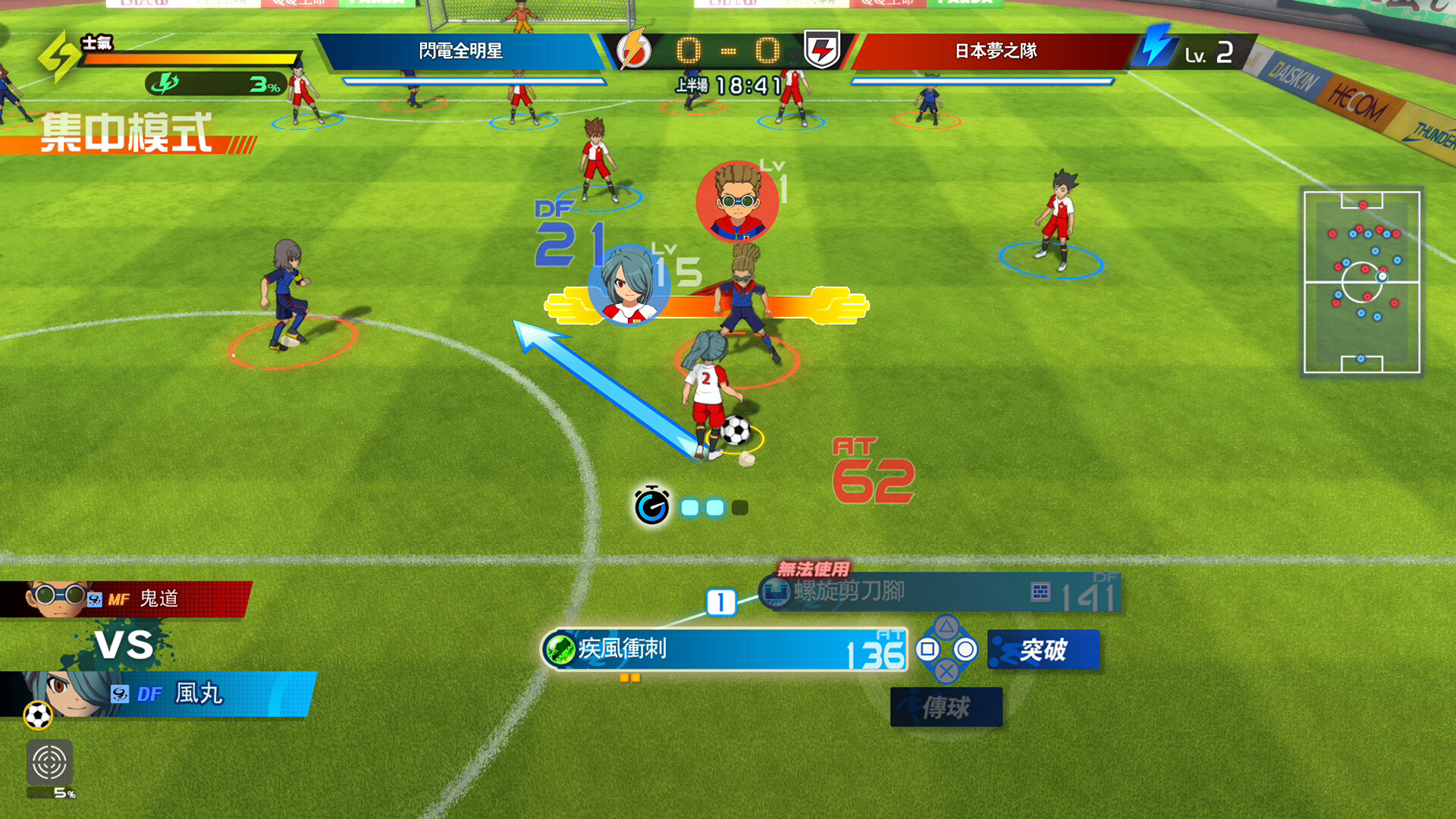Select the 疾風衝刺 skill option
The width and height of the screenshot is (1456, 819).
[x=724, y=649]
